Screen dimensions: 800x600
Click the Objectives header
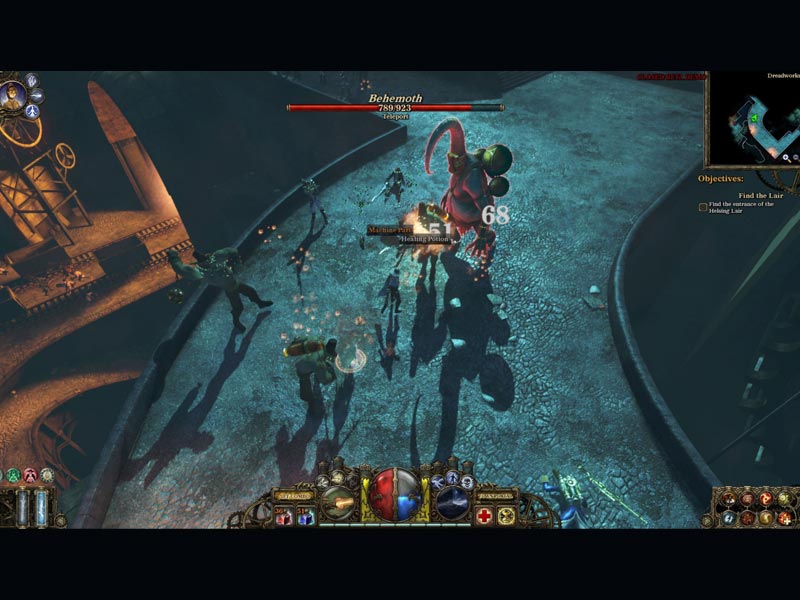[720, 179]
